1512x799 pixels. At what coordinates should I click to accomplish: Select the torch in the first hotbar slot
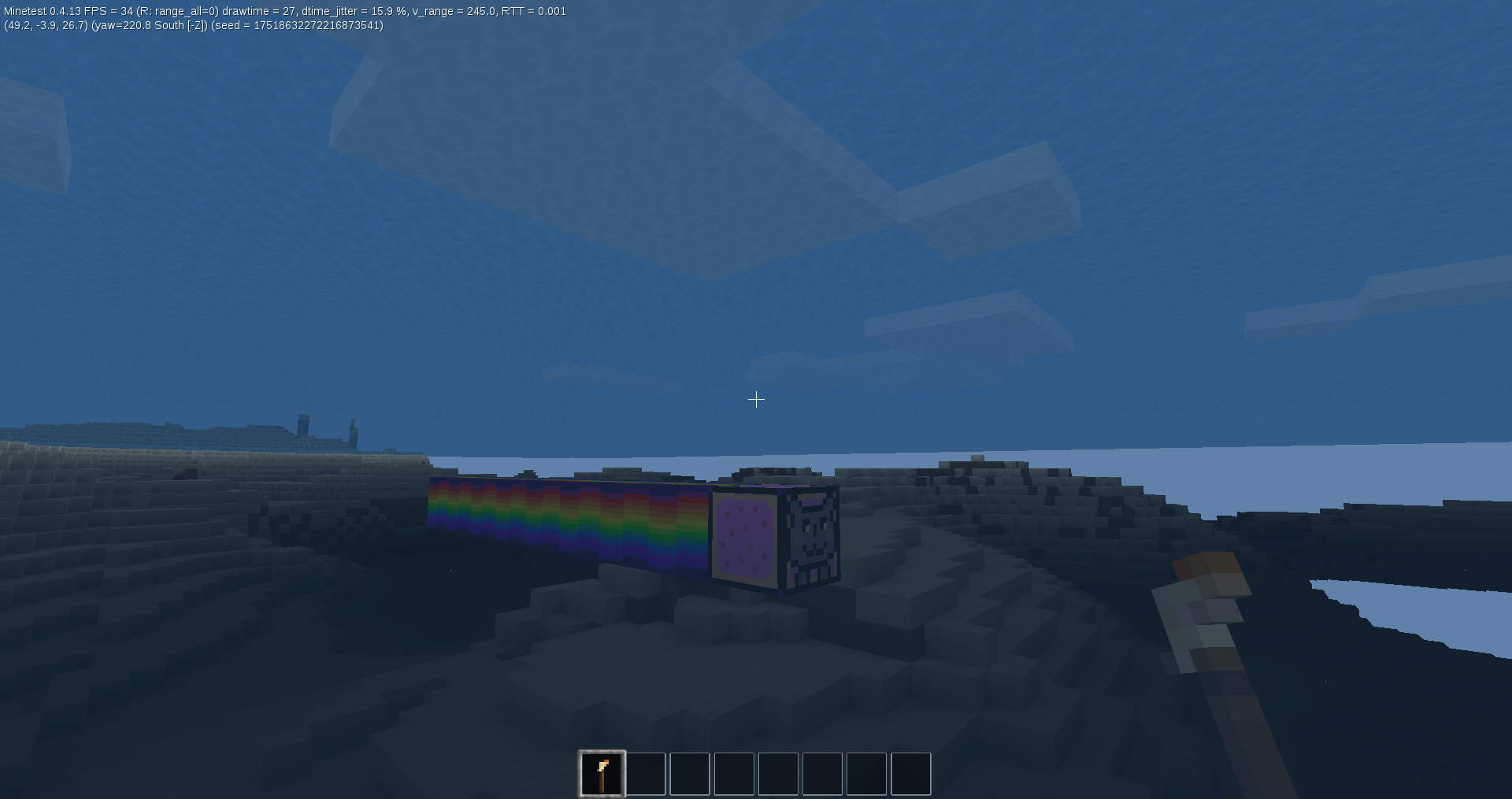pyautogui.click(x=602, y=773)
